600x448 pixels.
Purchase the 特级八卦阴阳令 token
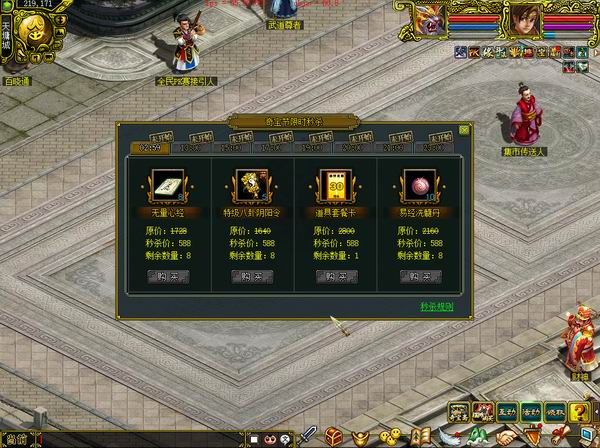pyautogui.click(x=246, y=277)
